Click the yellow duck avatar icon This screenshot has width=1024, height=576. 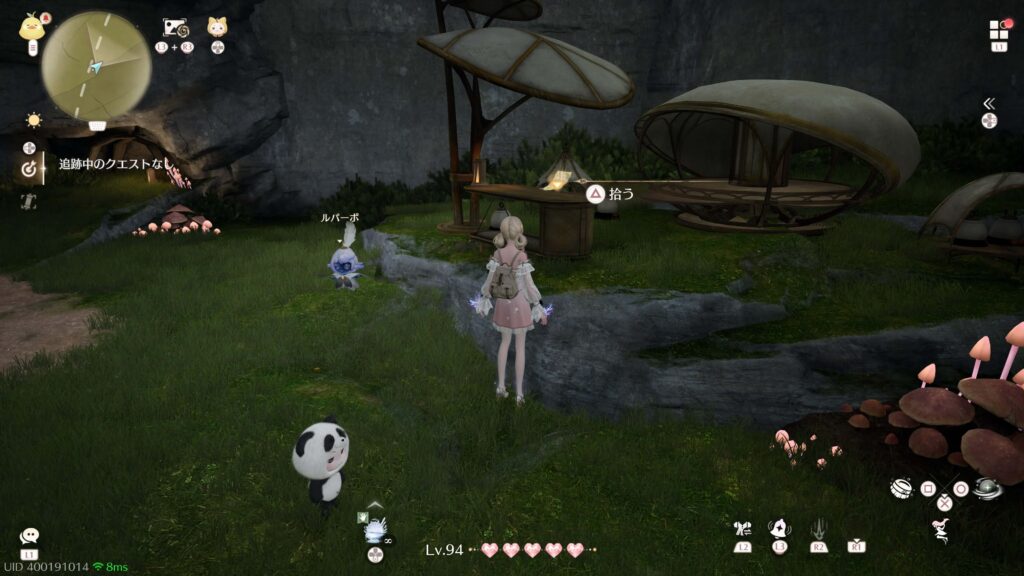(31, 27)
